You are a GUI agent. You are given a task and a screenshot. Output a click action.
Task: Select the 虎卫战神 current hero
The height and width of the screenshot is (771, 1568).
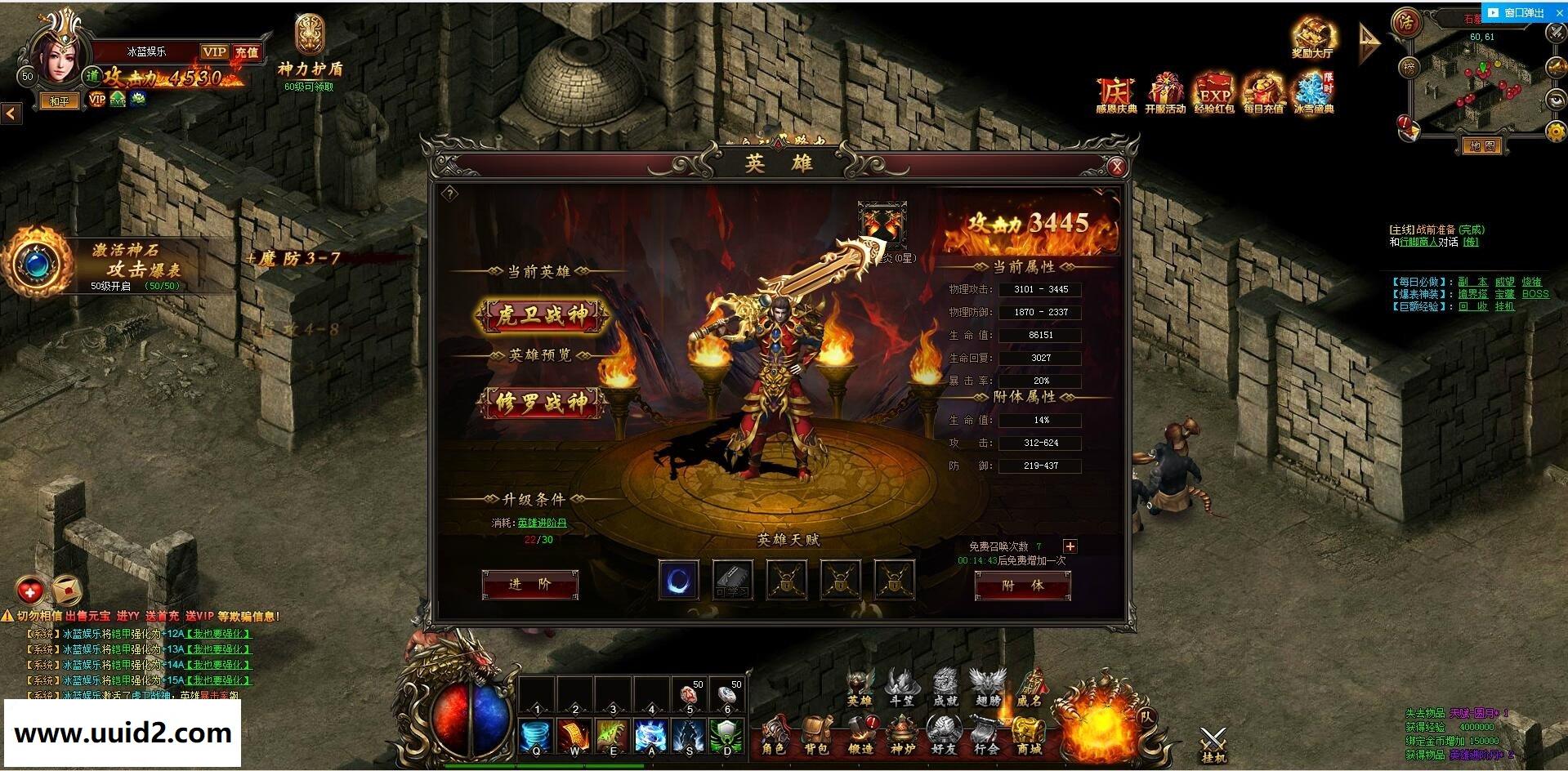click(x=543, y=315)
